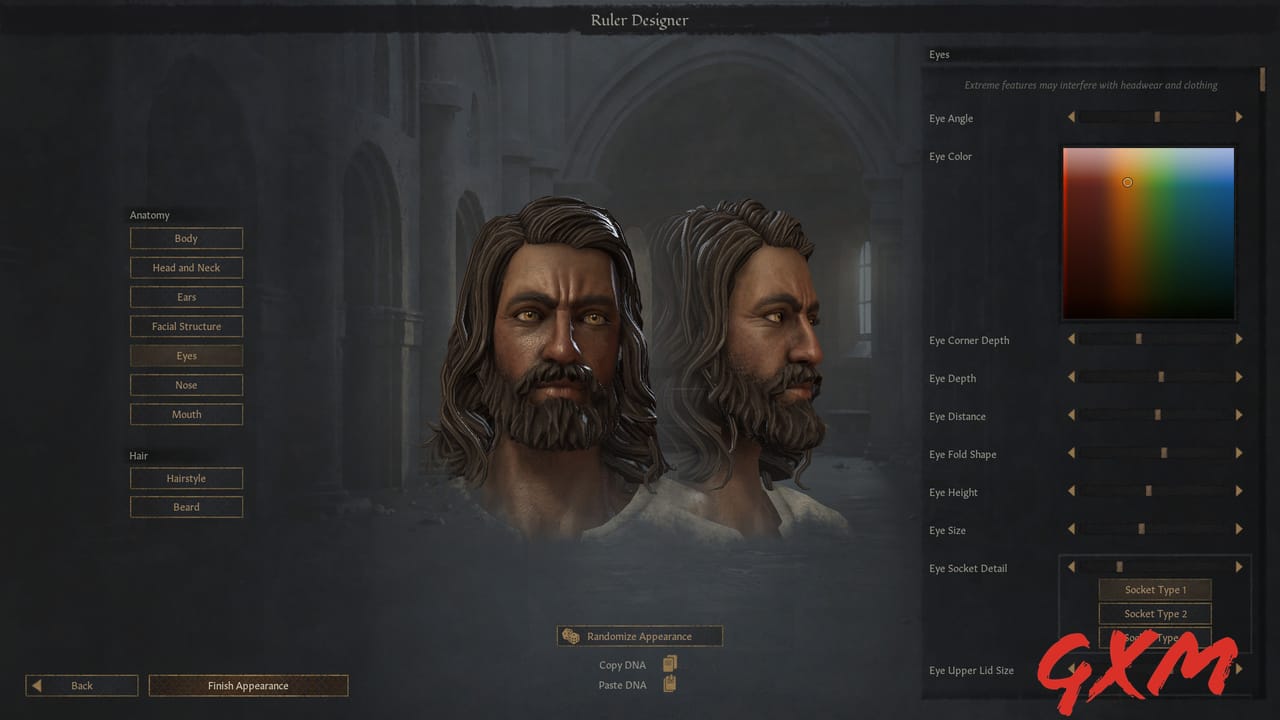1280x720 pixels.
Task: Switch to the Nose category
Action: pos(186,384)
